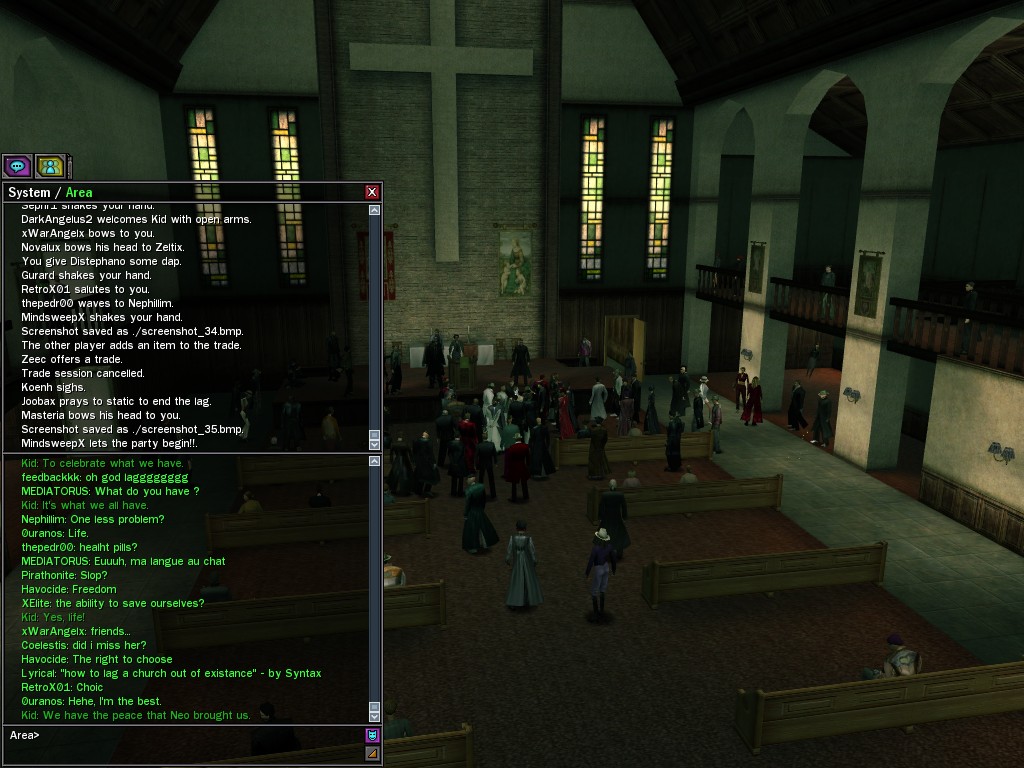Open the purple mask emote button
Viewport: 1024px width, 768px height.
click(x=372, y=736)
